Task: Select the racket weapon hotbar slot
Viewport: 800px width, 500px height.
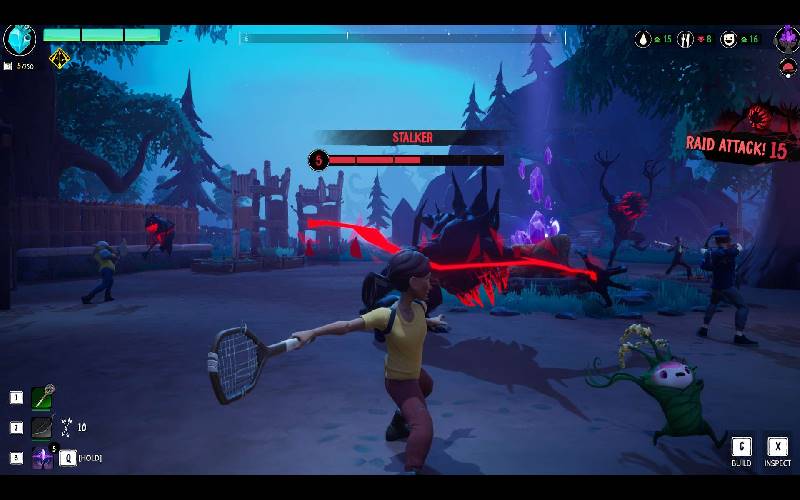Action: [x=42, y=398]
